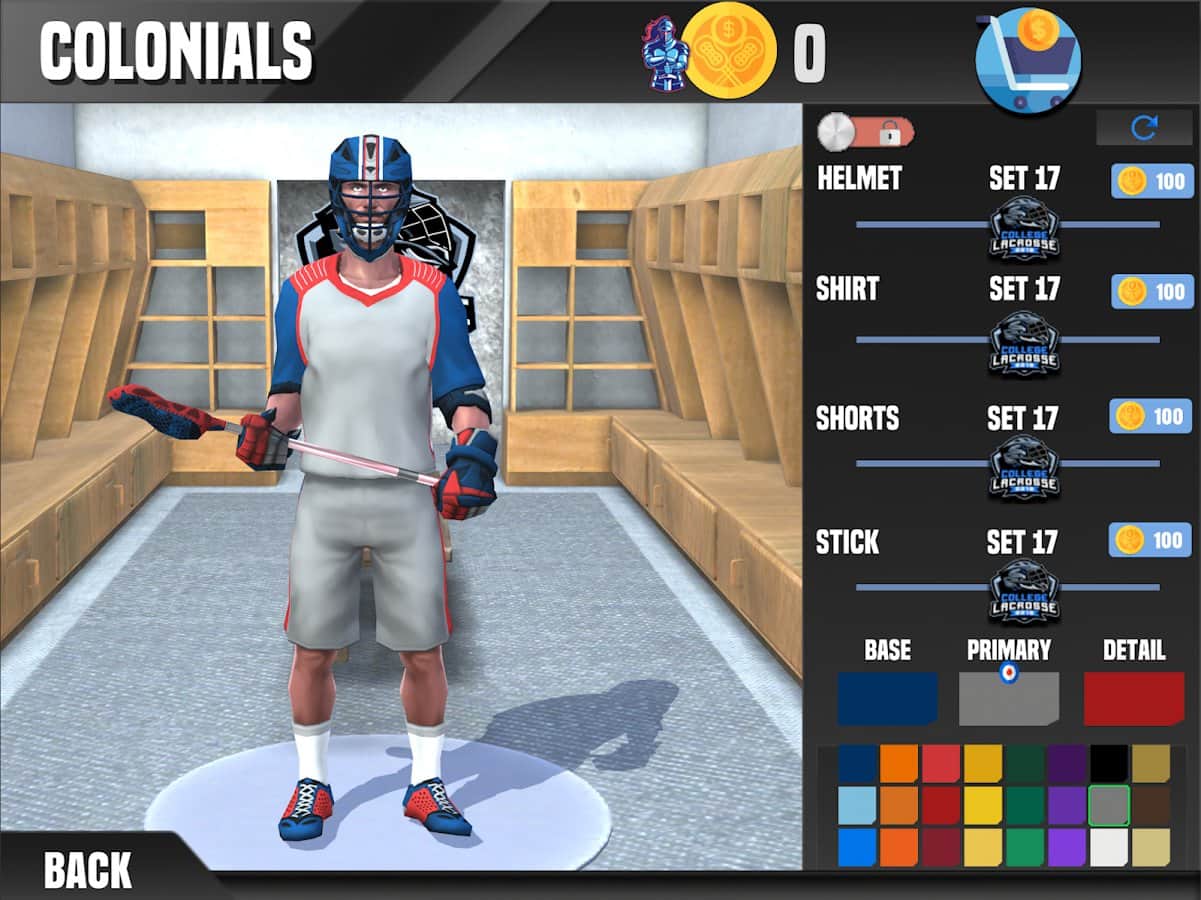This screenshot has height=900, width=1201.
Task: Adjust the Shorts set slider
Action: [x=1024, y=465]
